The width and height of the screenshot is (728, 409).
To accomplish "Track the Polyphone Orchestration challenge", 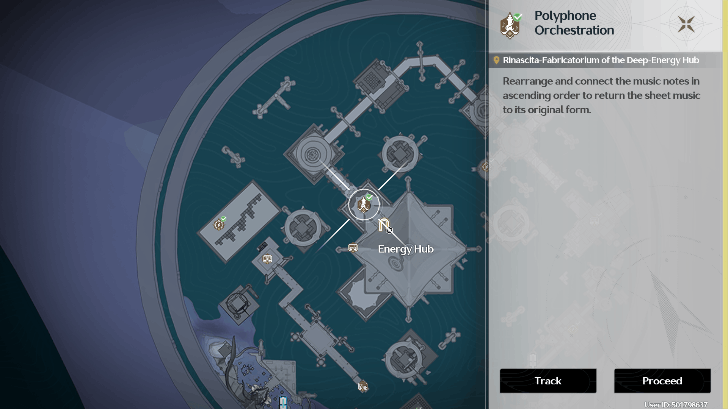I will pyautogui.click(x=548, y=381).
